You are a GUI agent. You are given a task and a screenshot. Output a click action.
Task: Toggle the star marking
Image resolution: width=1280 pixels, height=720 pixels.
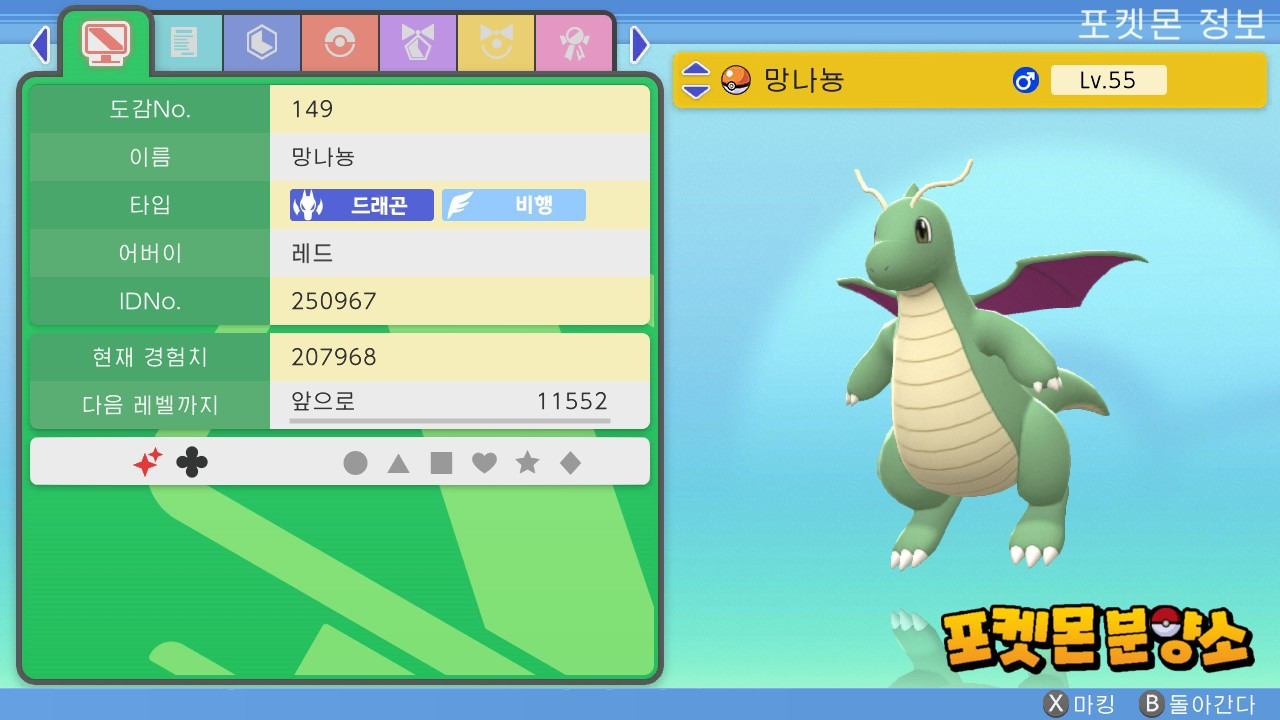tap(527, 463)
